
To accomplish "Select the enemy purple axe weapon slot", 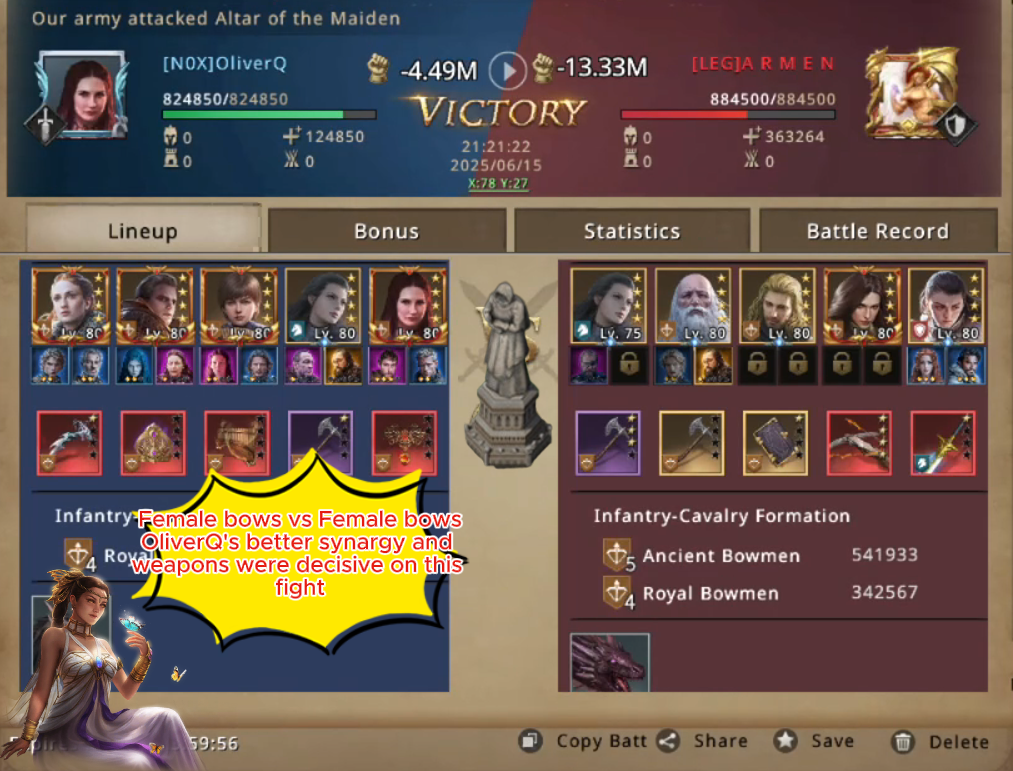I will tap(608, 442).
